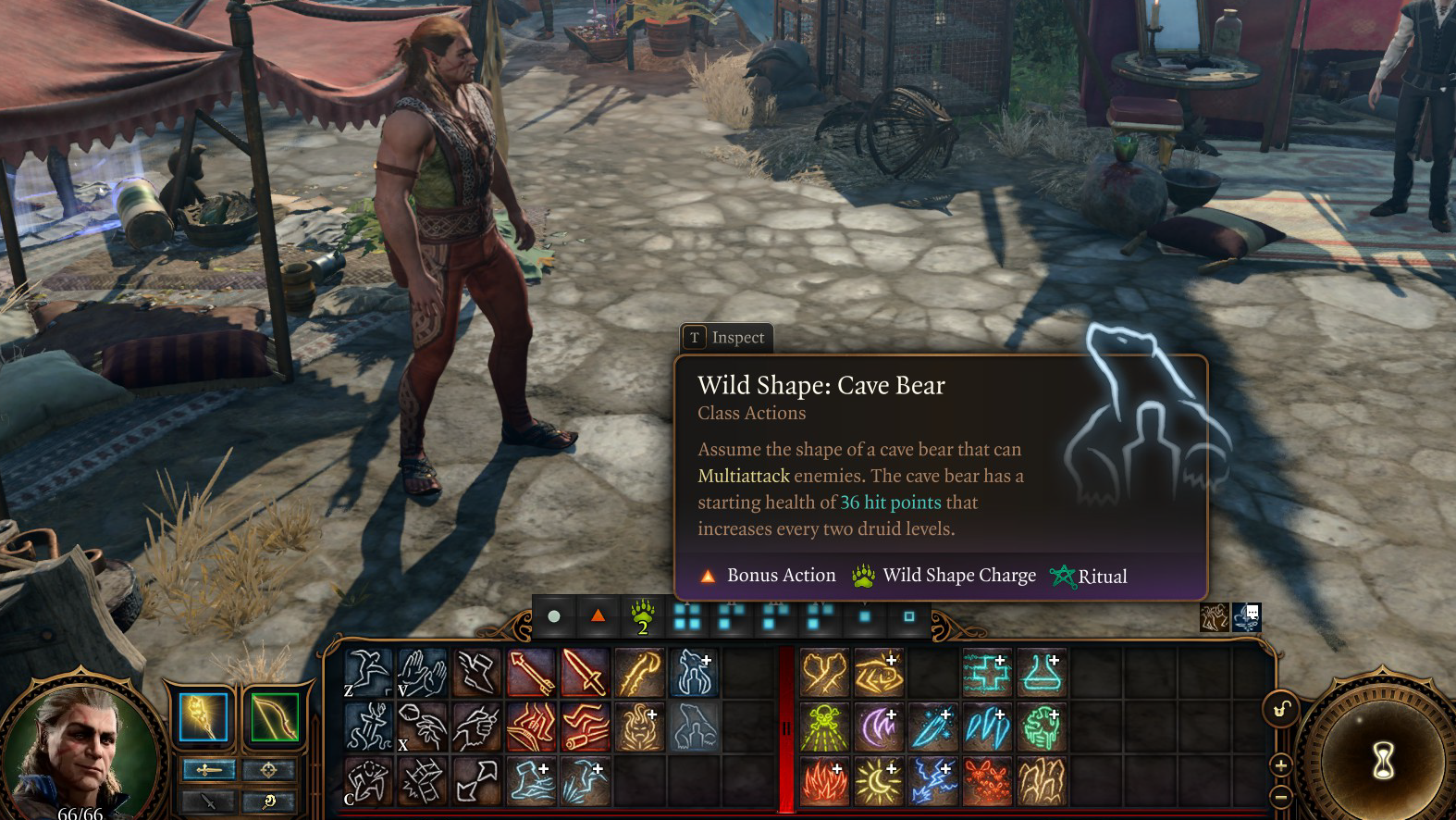The height and width of the screenshot is (820, 1456).
Task: Choose the ranged arrow attack
Action: pyautogui.click(x=531, y=673)
